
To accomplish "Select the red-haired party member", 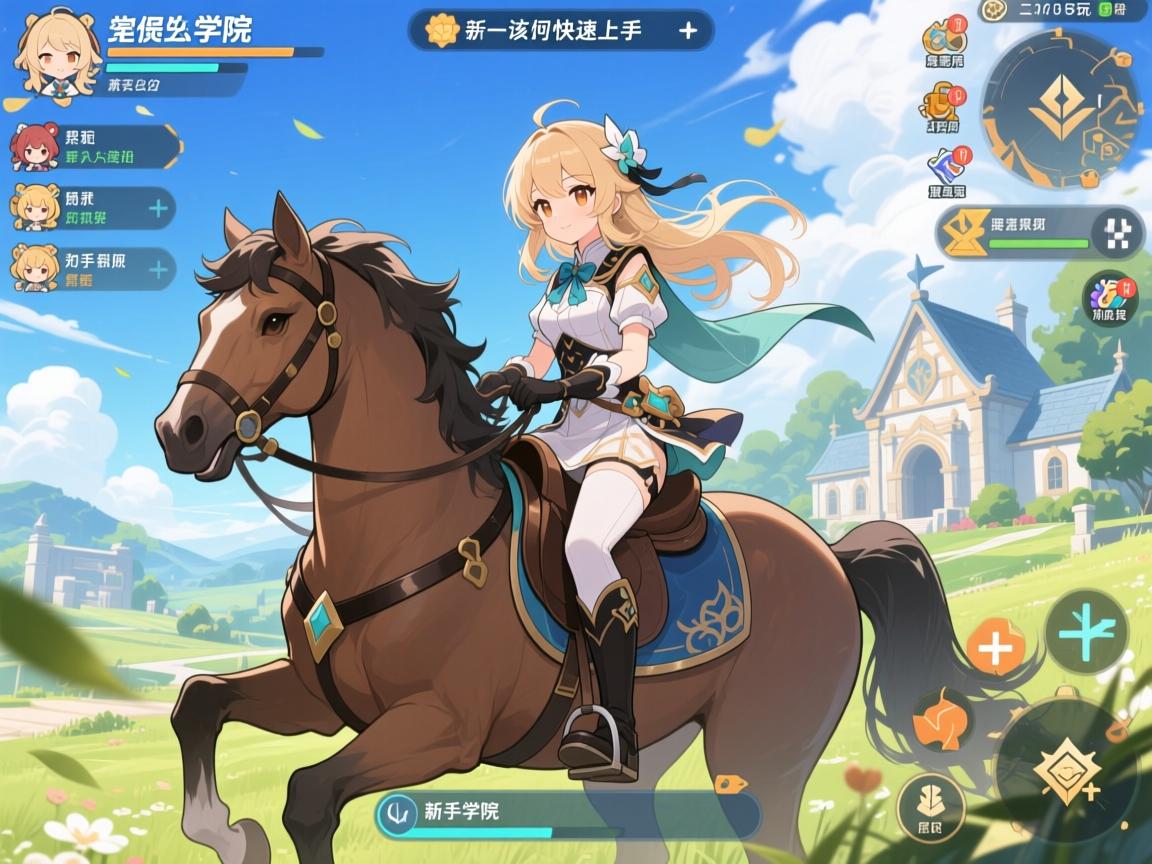I will (33, 147).
